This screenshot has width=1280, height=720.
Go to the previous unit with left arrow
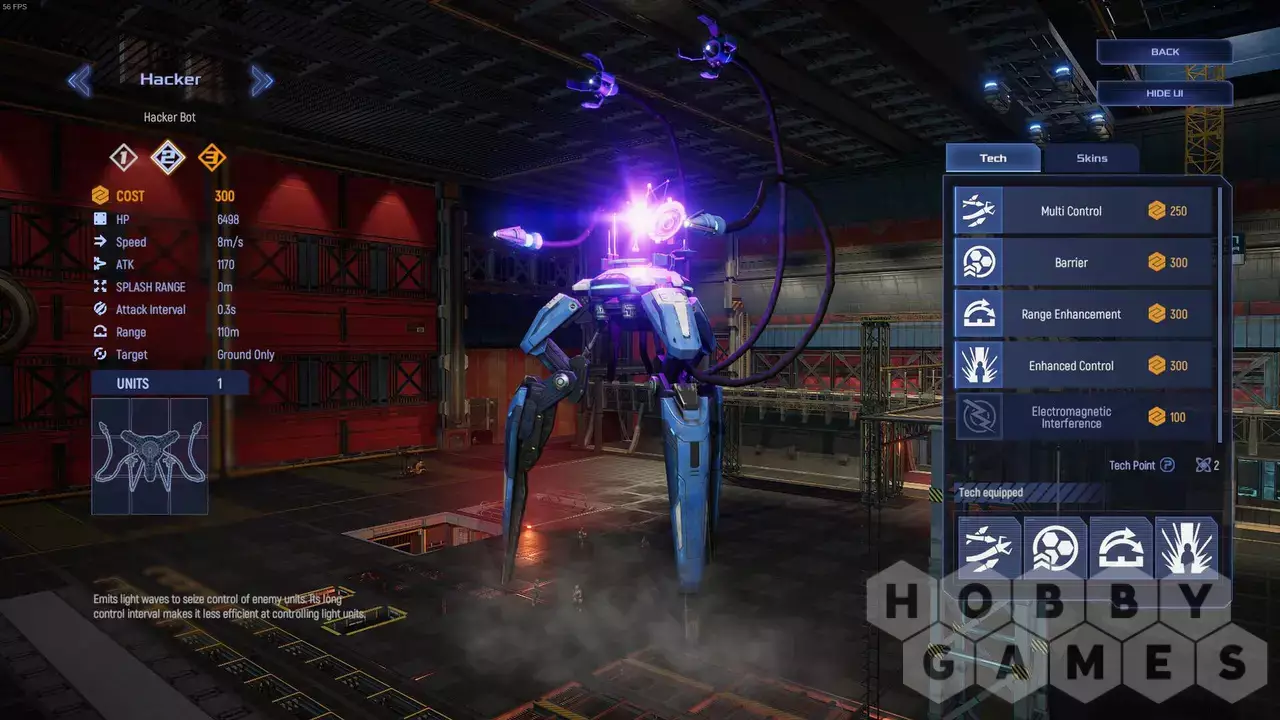coord(79,80)
